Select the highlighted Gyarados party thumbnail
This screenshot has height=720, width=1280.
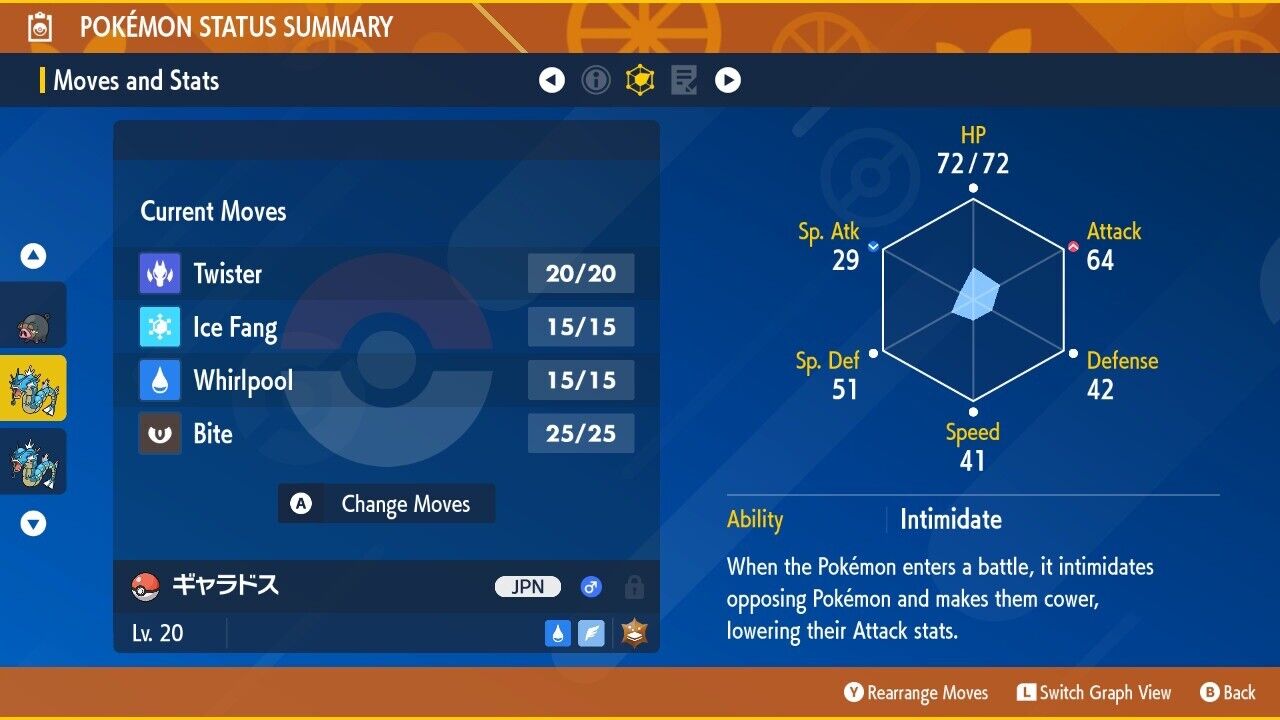tap(33, 388)
